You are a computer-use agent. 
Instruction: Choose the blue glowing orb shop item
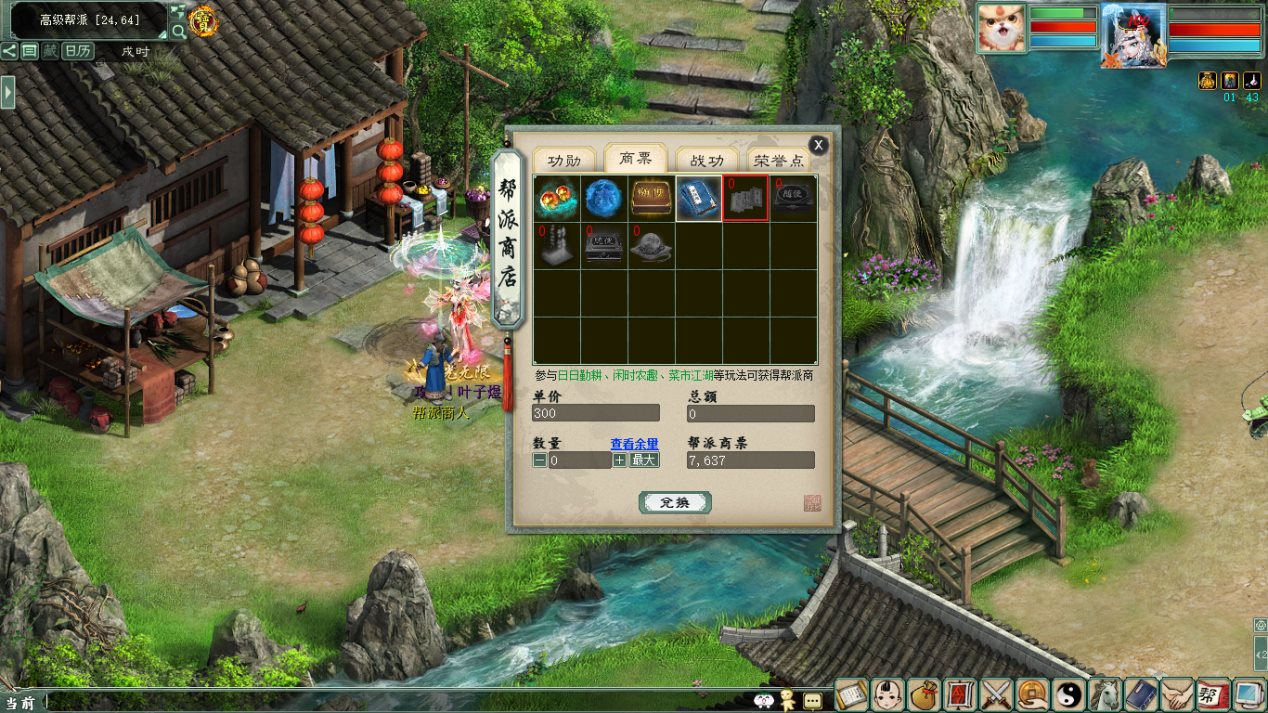coord(604,198)
